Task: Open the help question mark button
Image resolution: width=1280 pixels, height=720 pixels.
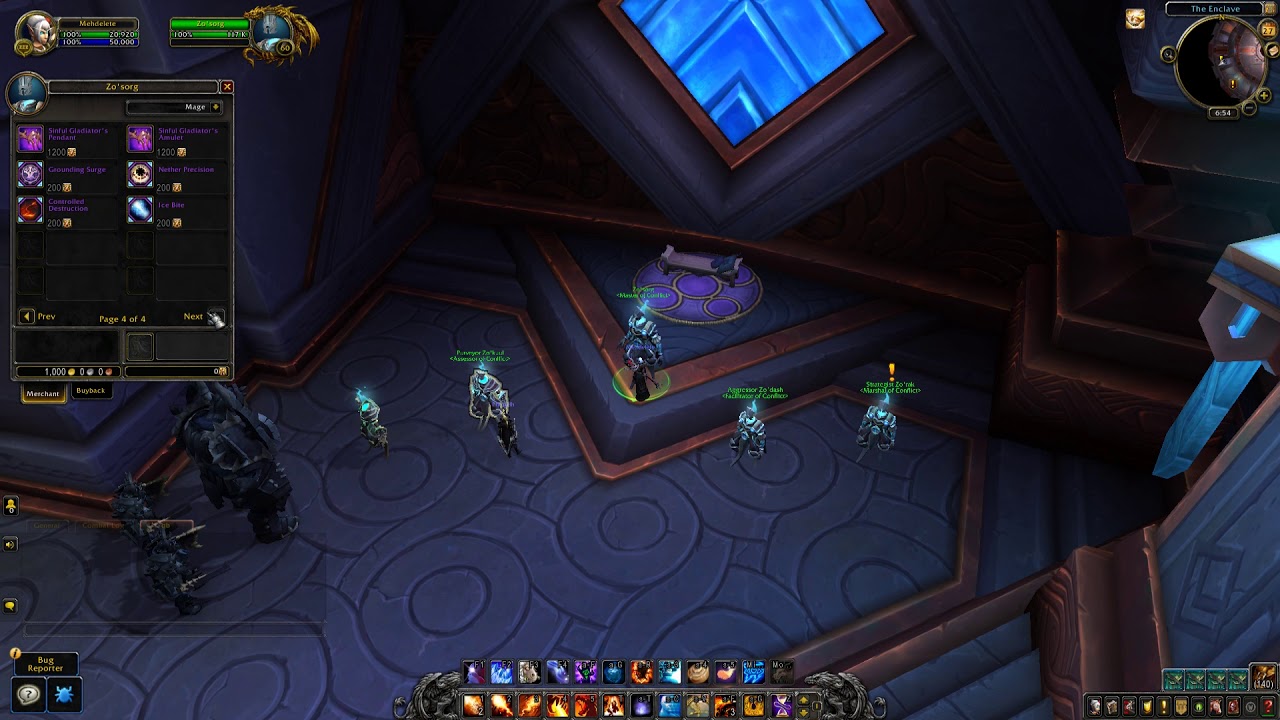Action: [29, 694]
